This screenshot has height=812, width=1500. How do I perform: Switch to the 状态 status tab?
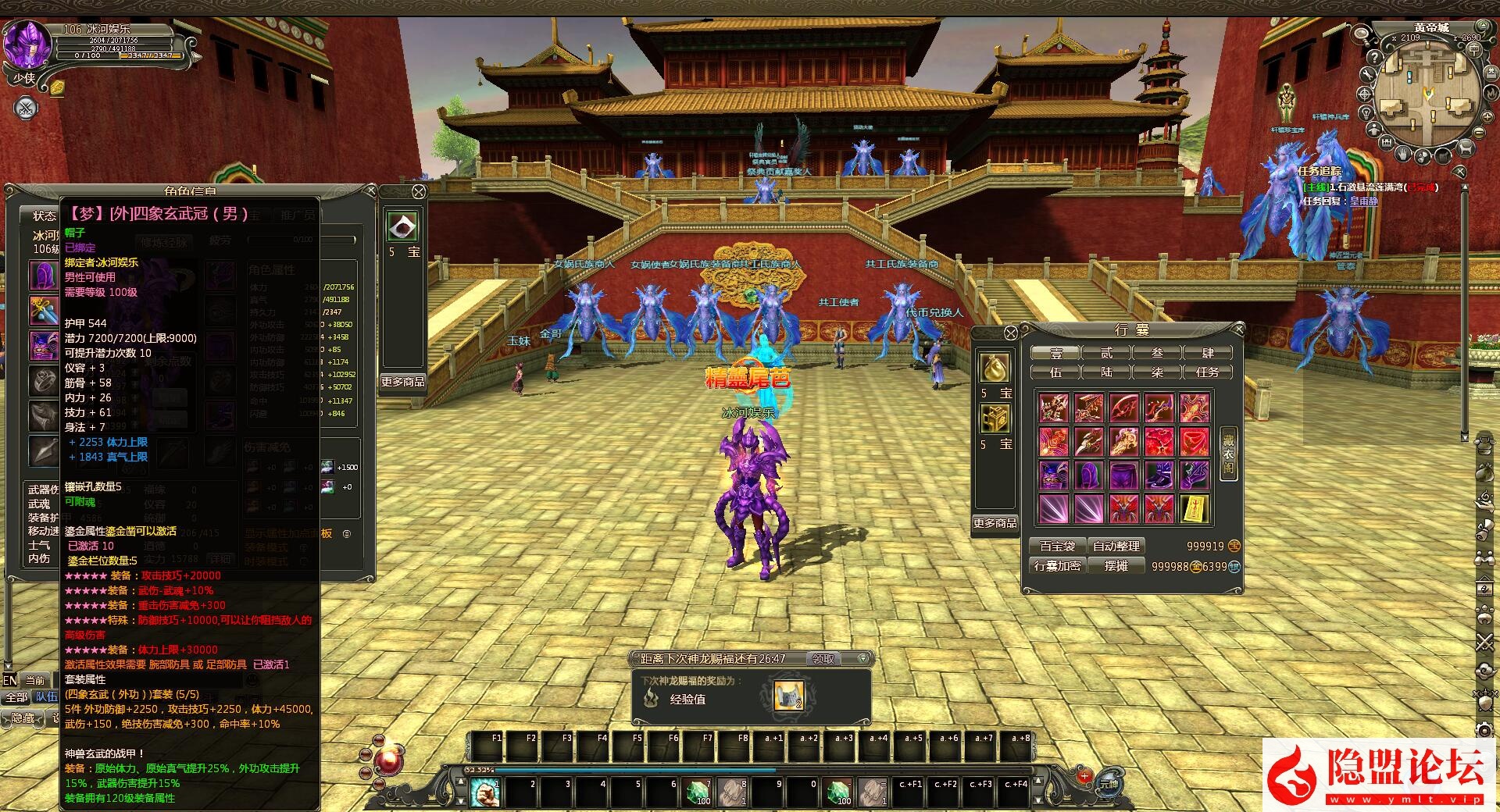(x=44, y=215)
